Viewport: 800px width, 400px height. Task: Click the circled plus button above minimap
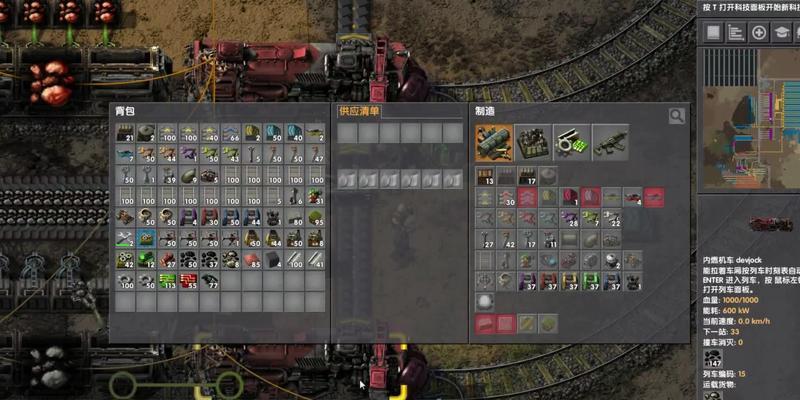coord(759,32)
